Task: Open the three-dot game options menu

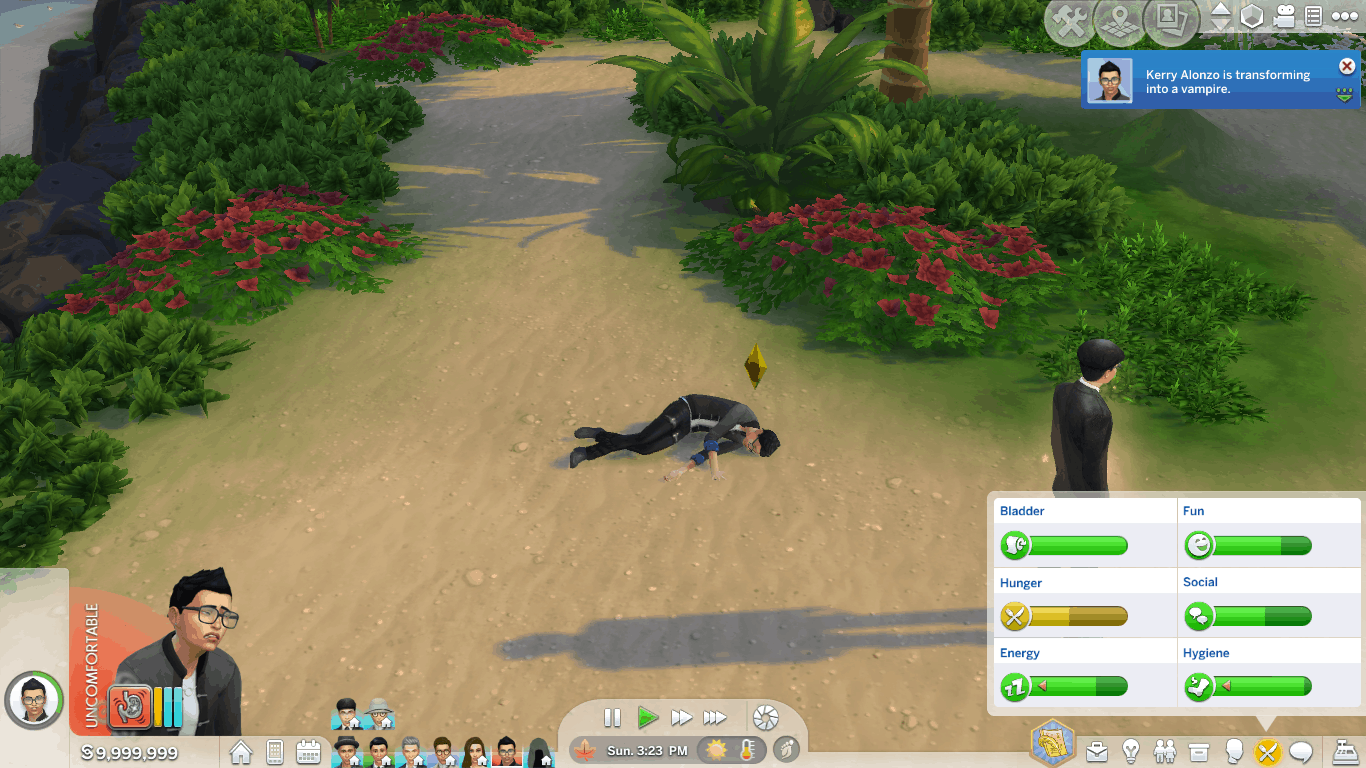Action: (1343, 17)
